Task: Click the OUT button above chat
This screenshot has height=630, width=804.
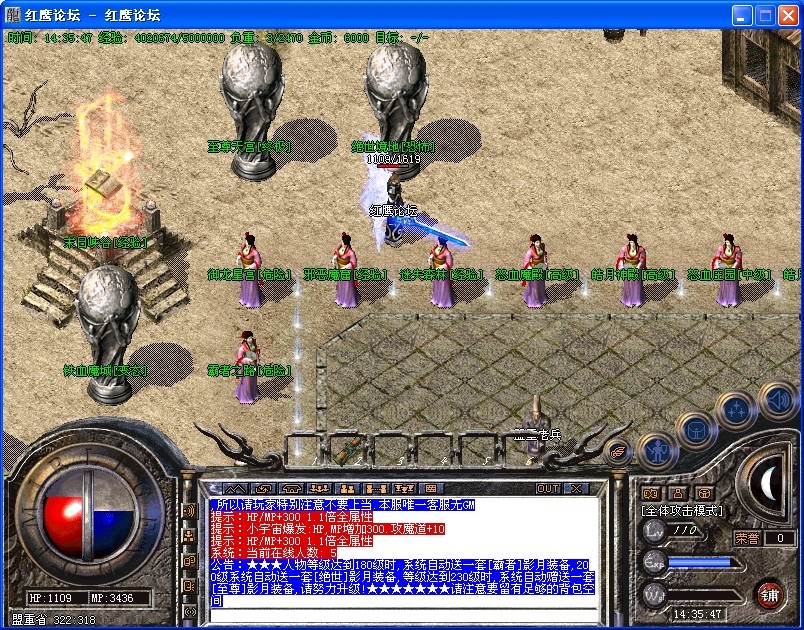Action: [548, 488]
